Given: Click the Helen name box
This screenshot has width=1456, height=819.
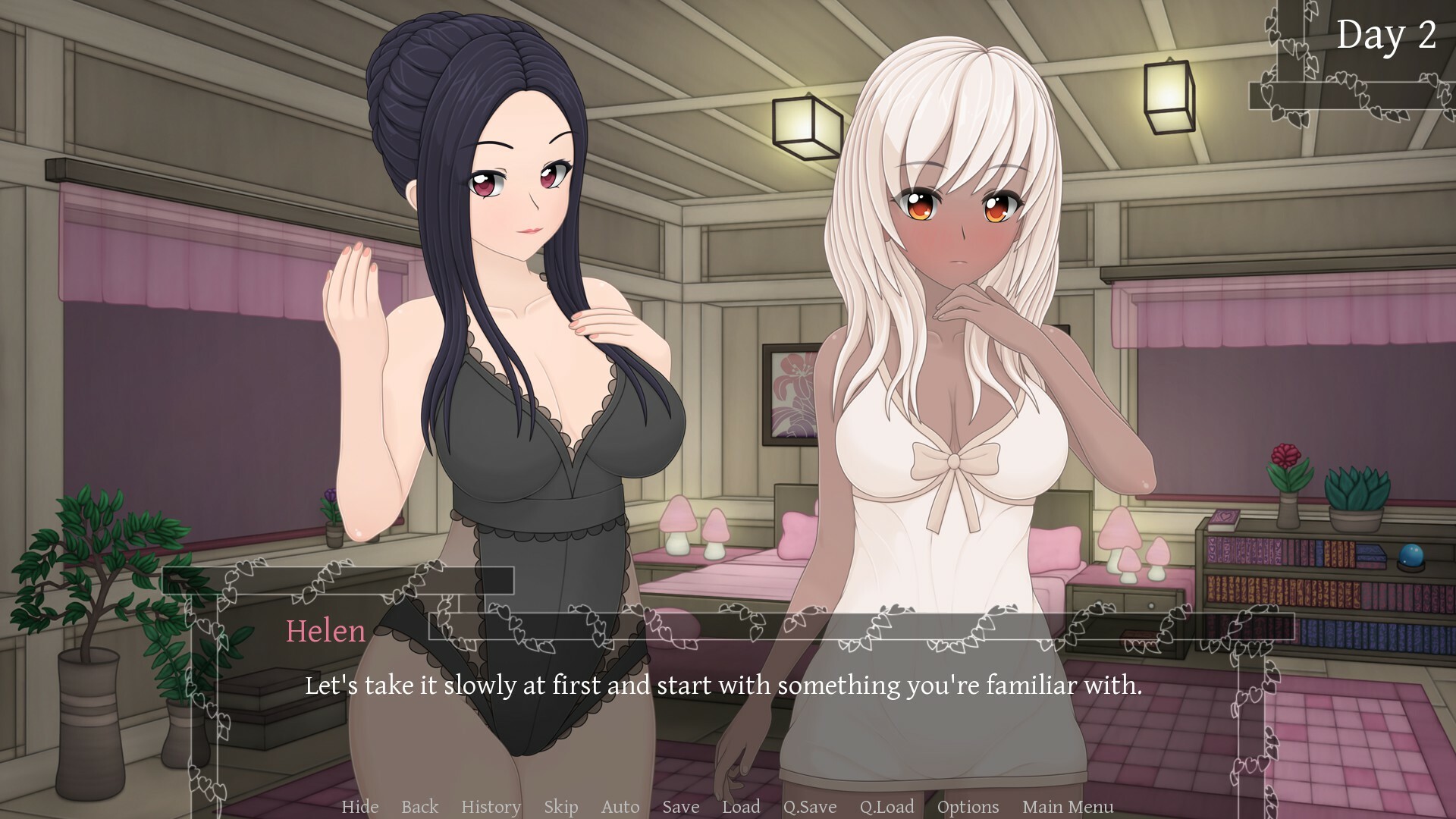Looking at the screenshot, I should [325, 632].
